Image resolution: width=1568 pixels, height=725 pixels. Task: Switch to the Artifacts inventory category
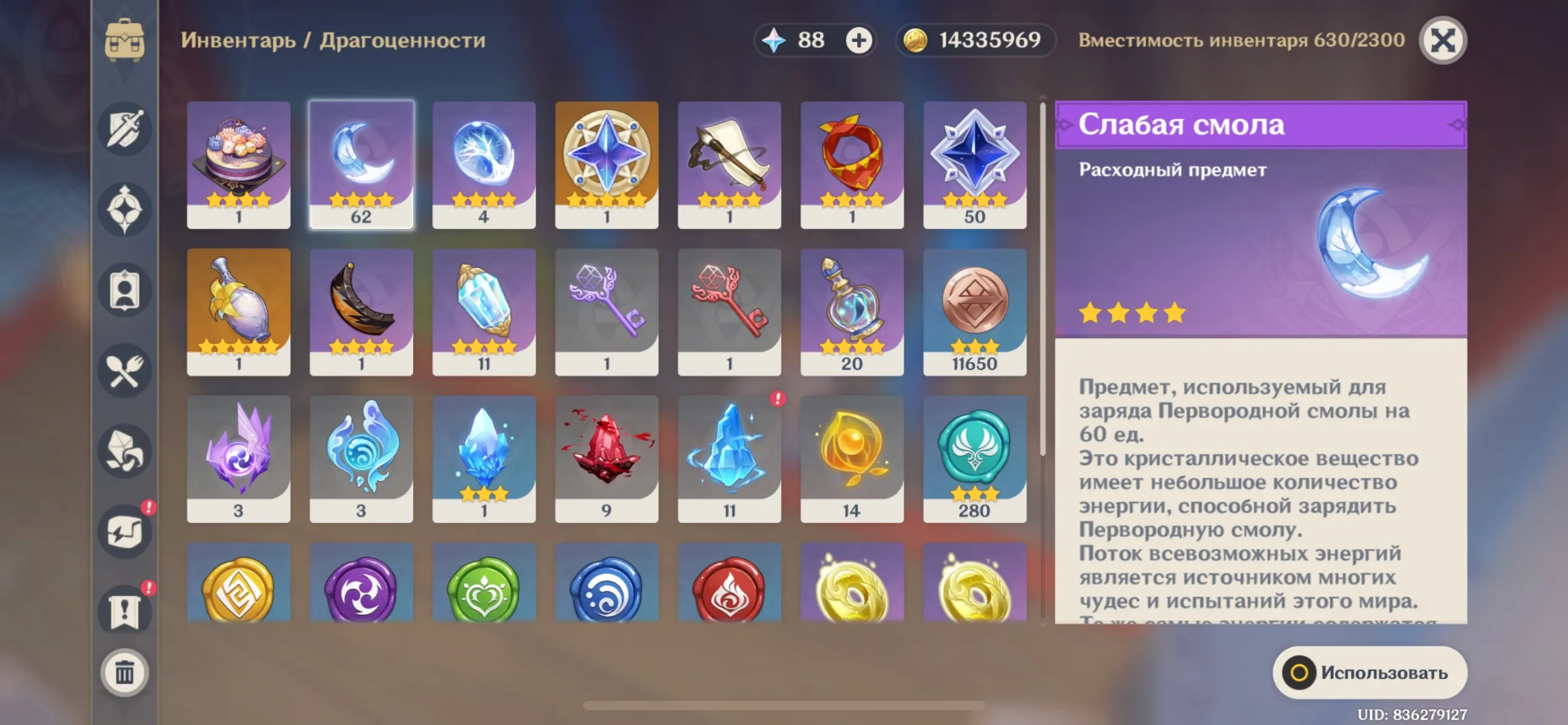(x=124, y=209)
